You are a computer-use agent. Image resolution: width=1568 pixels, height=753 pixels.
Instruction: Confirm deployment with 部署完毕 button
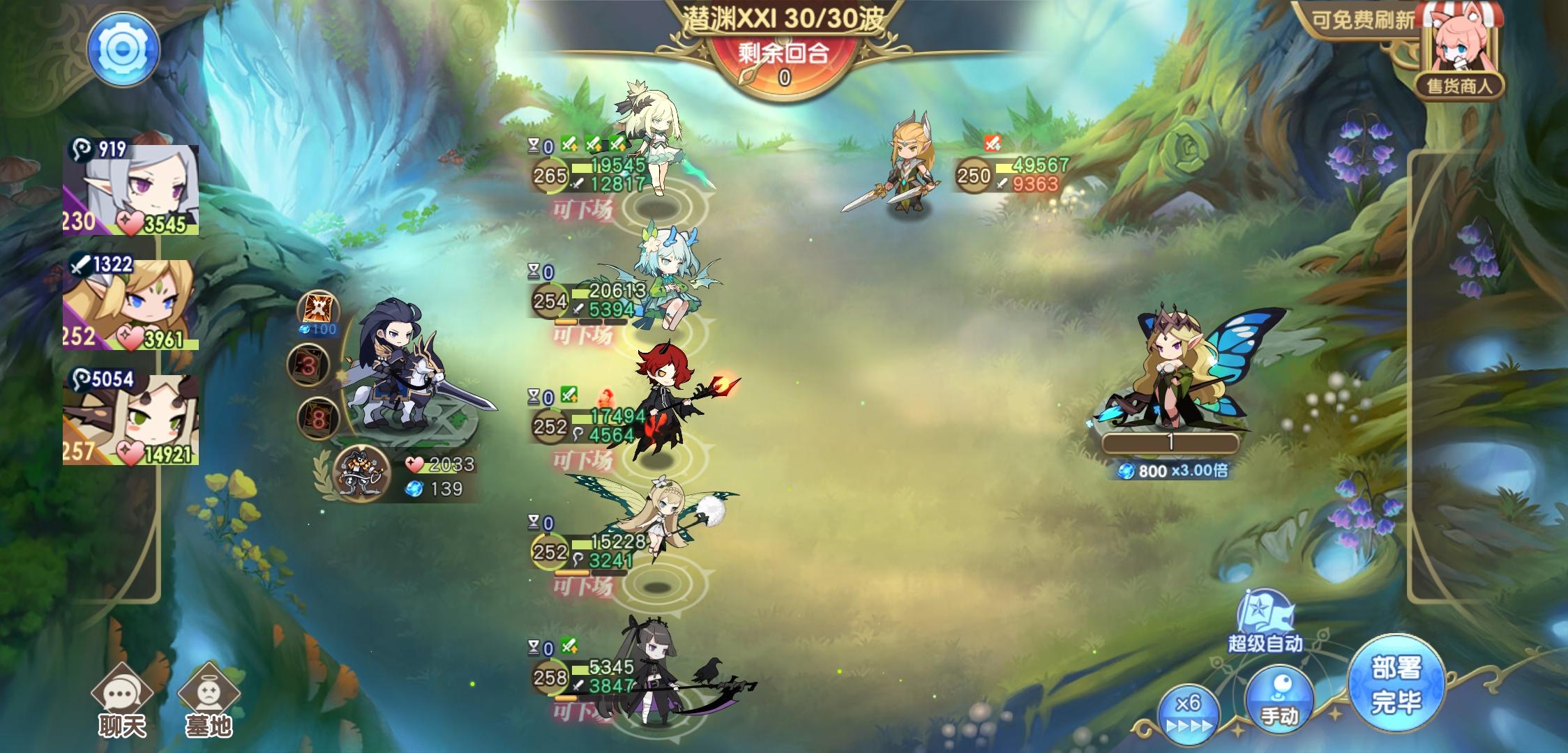[1396, 685]
